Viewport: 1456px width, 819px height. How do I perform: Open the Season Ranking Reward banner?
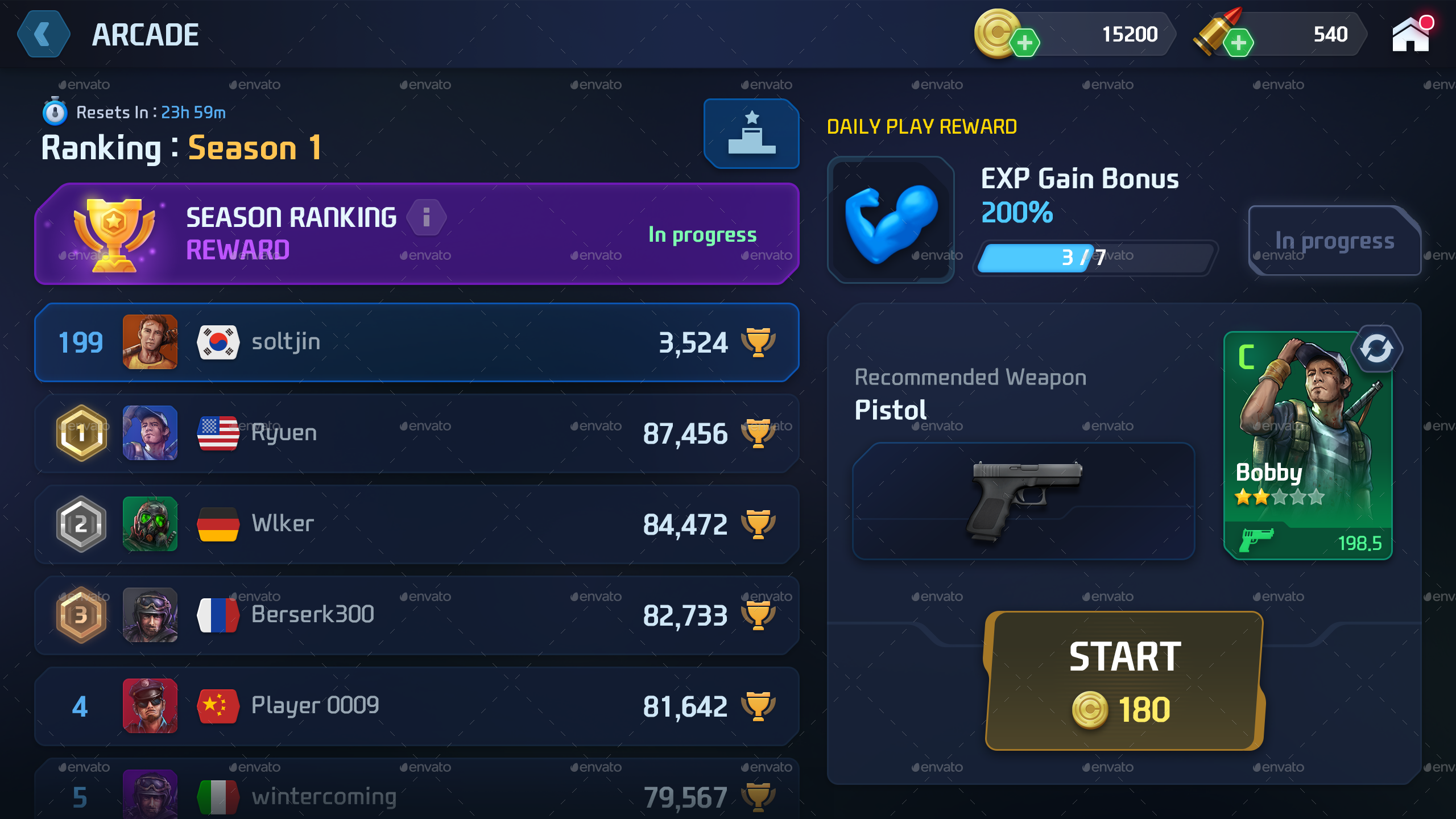click(x=416, y=232)
